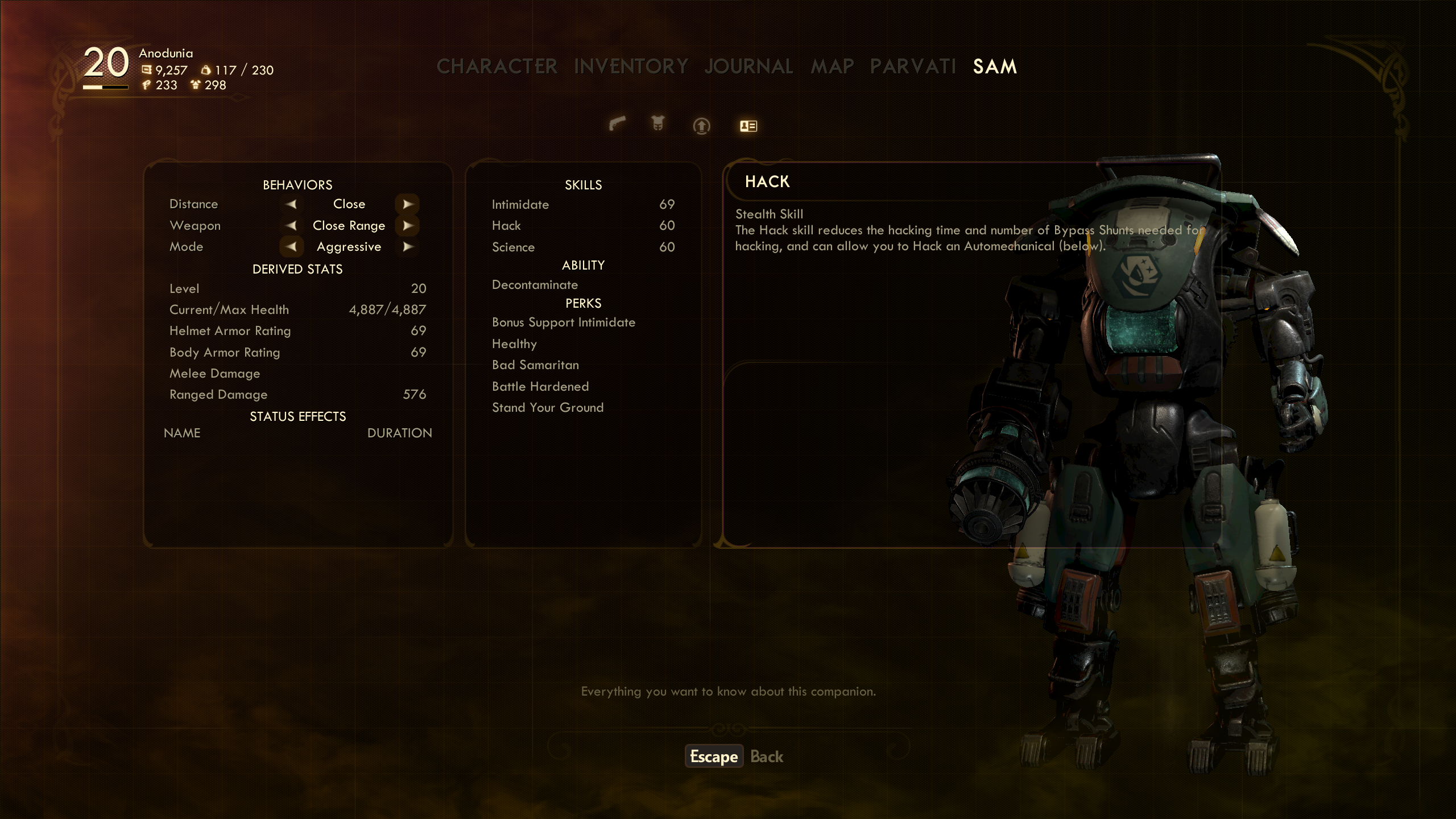Image resolution: width=1456 pixels, height=819 pixels.
Task: Select the companion info card icon
Action: click(x=748, y=126)
